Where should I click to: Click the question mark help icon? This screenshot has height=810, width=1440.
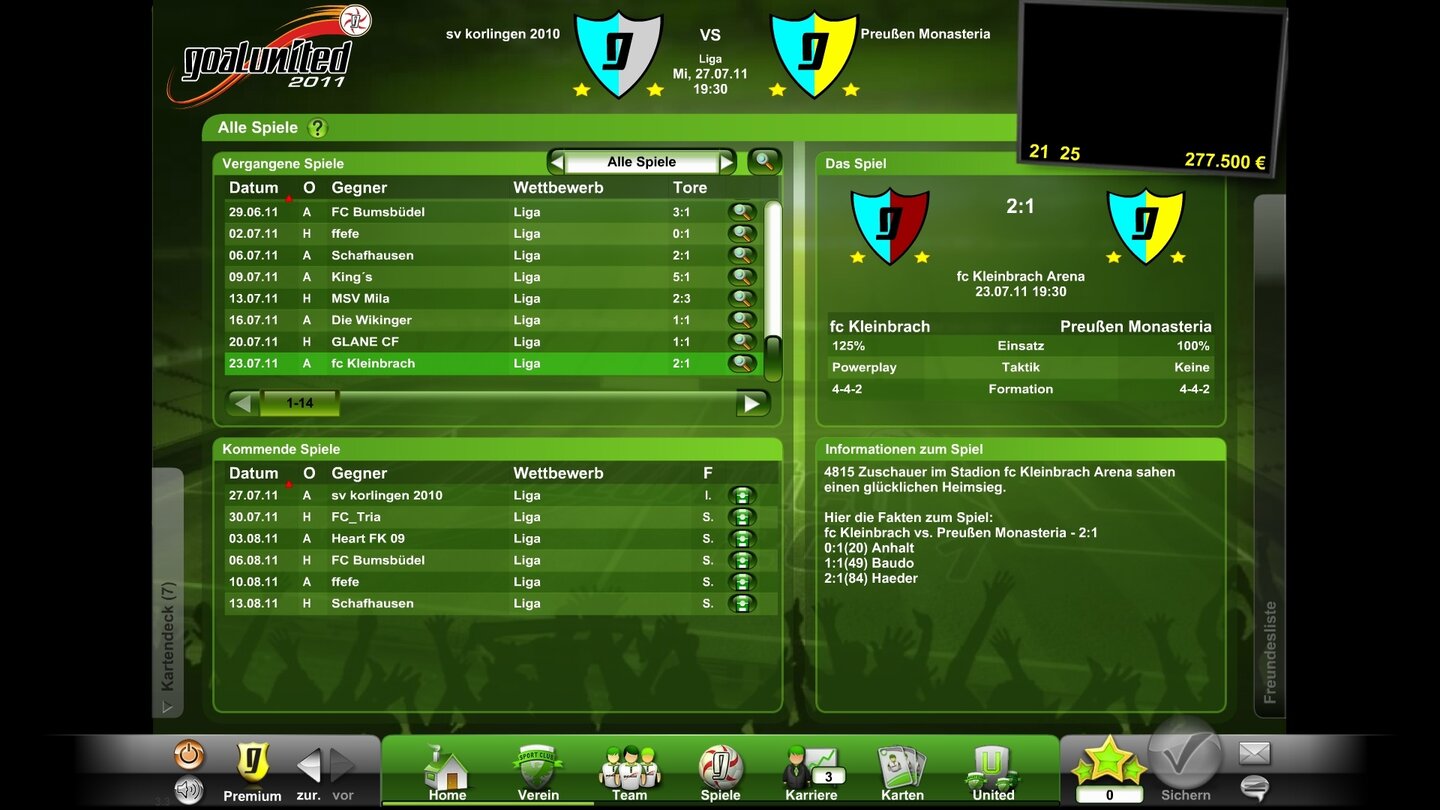(317, 127)
